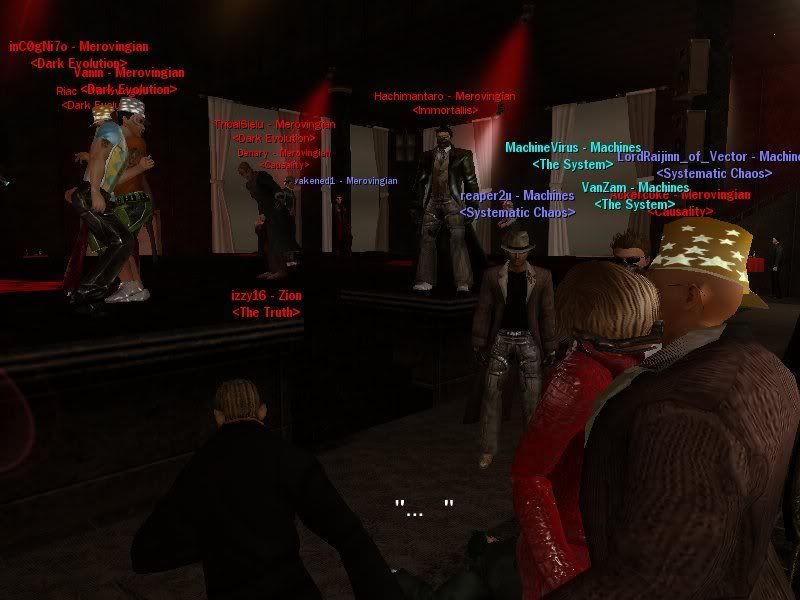The height and width of the screenshot is (600, 800).
Task: Click the izzy16 Zion nameplate
Action: pos(266,296)
